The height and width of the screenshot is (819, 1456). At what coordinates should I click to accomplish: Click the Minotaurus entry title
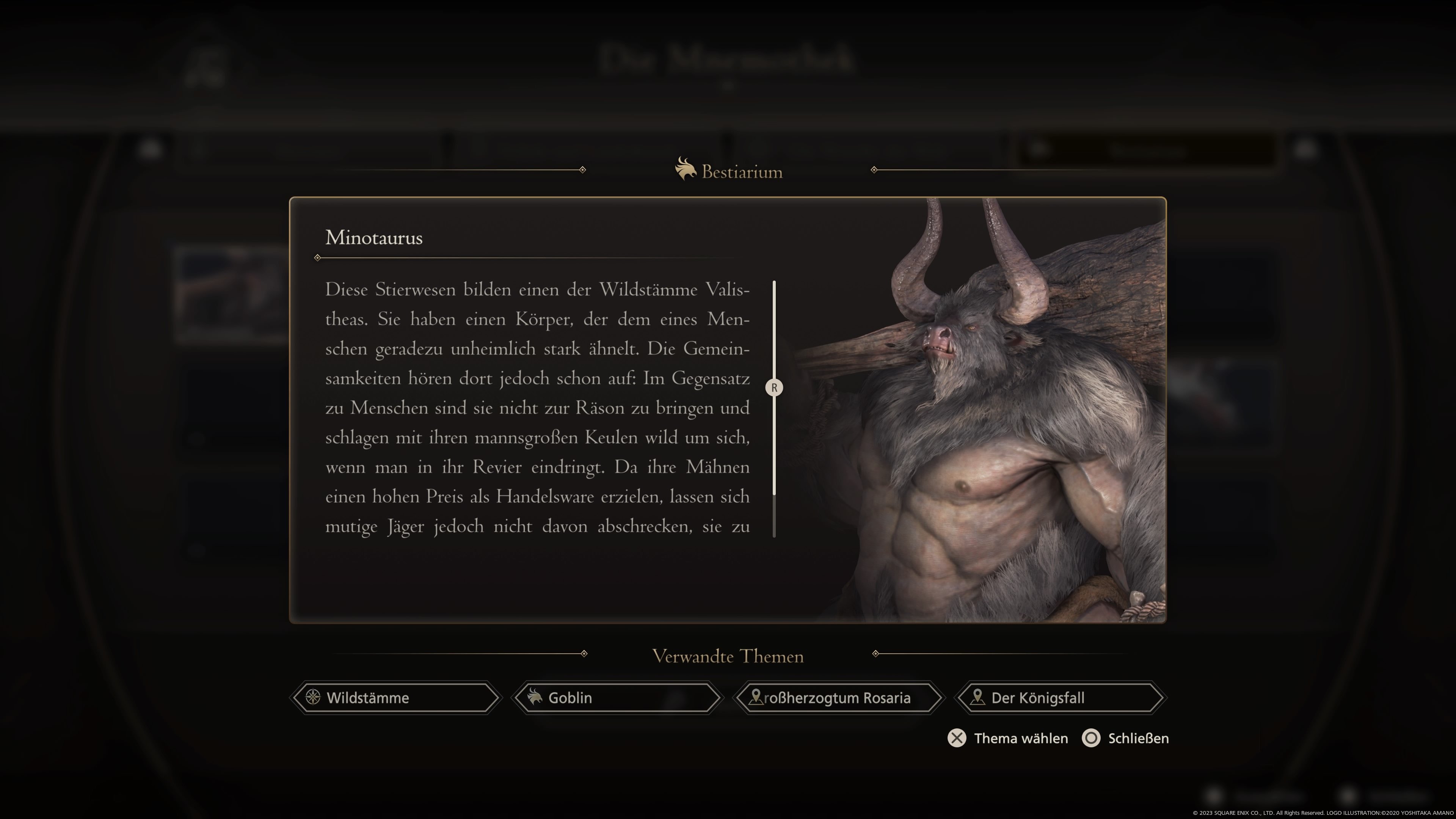pos(373,237)
